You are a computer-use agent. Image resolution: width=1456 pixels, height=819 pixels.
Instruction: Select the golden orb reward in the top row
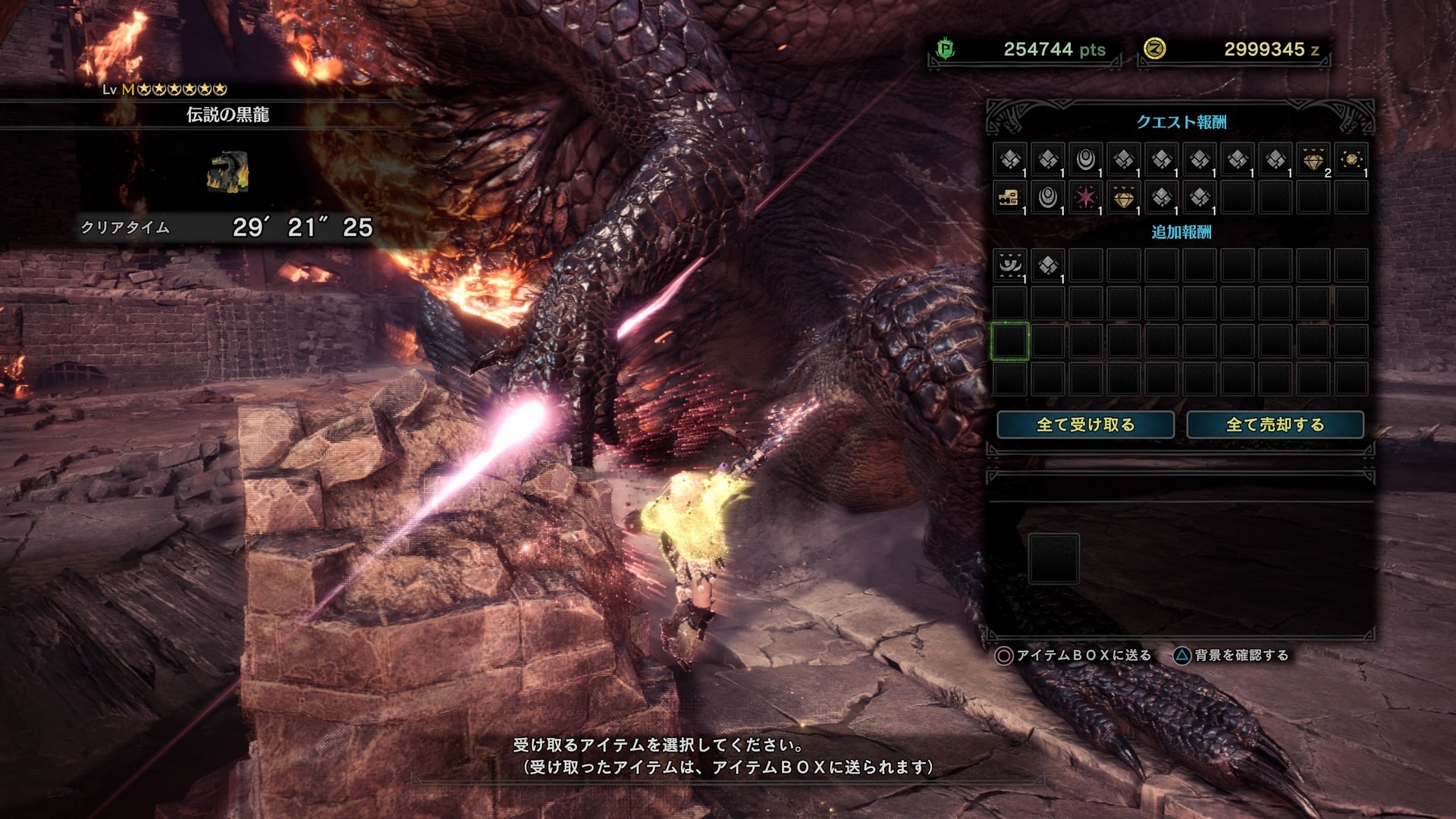(1351, 160)
